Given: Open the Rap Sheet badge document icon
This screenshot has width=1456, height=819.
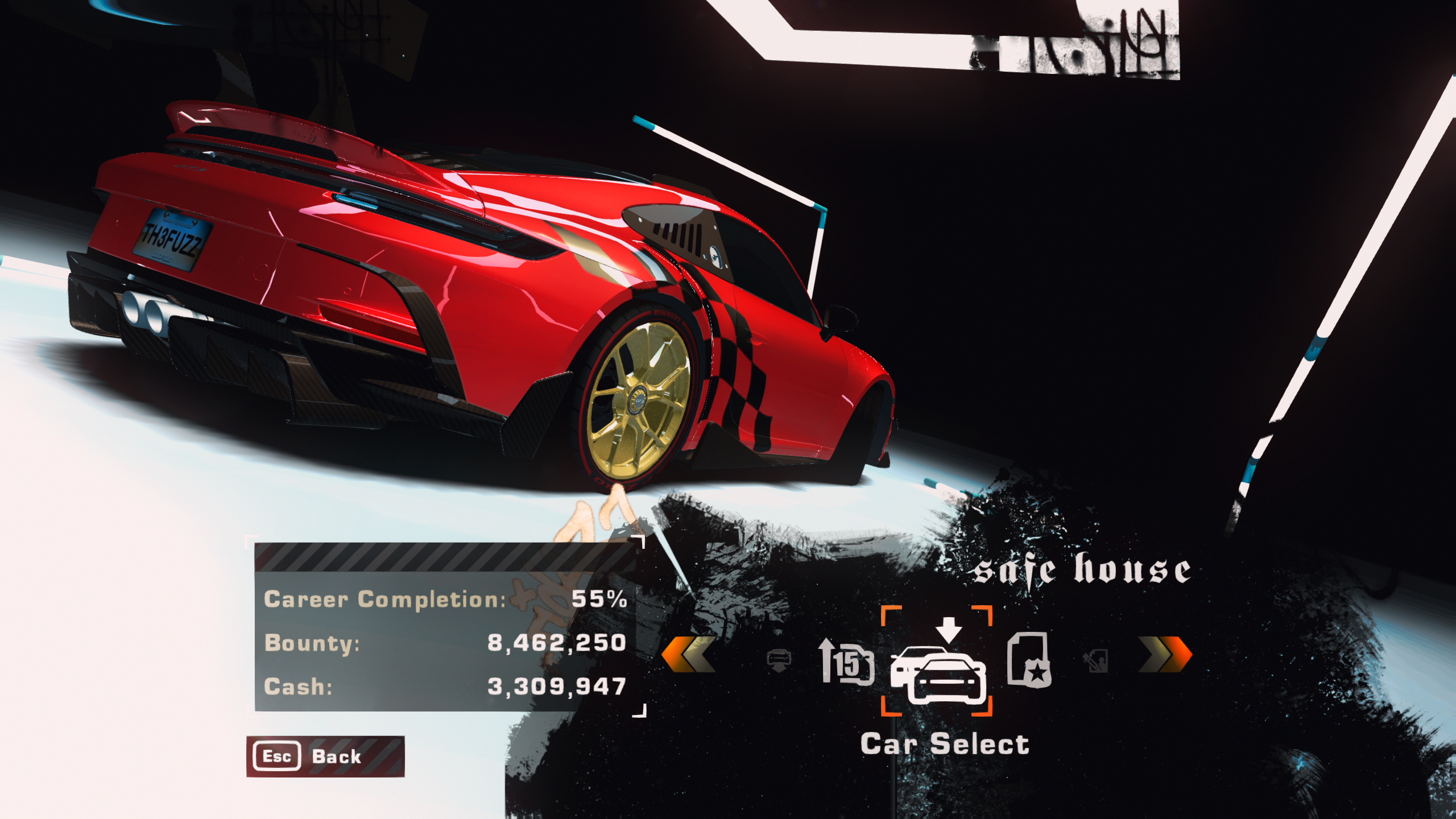Looking at the screenshot, I should point(1029,659).
